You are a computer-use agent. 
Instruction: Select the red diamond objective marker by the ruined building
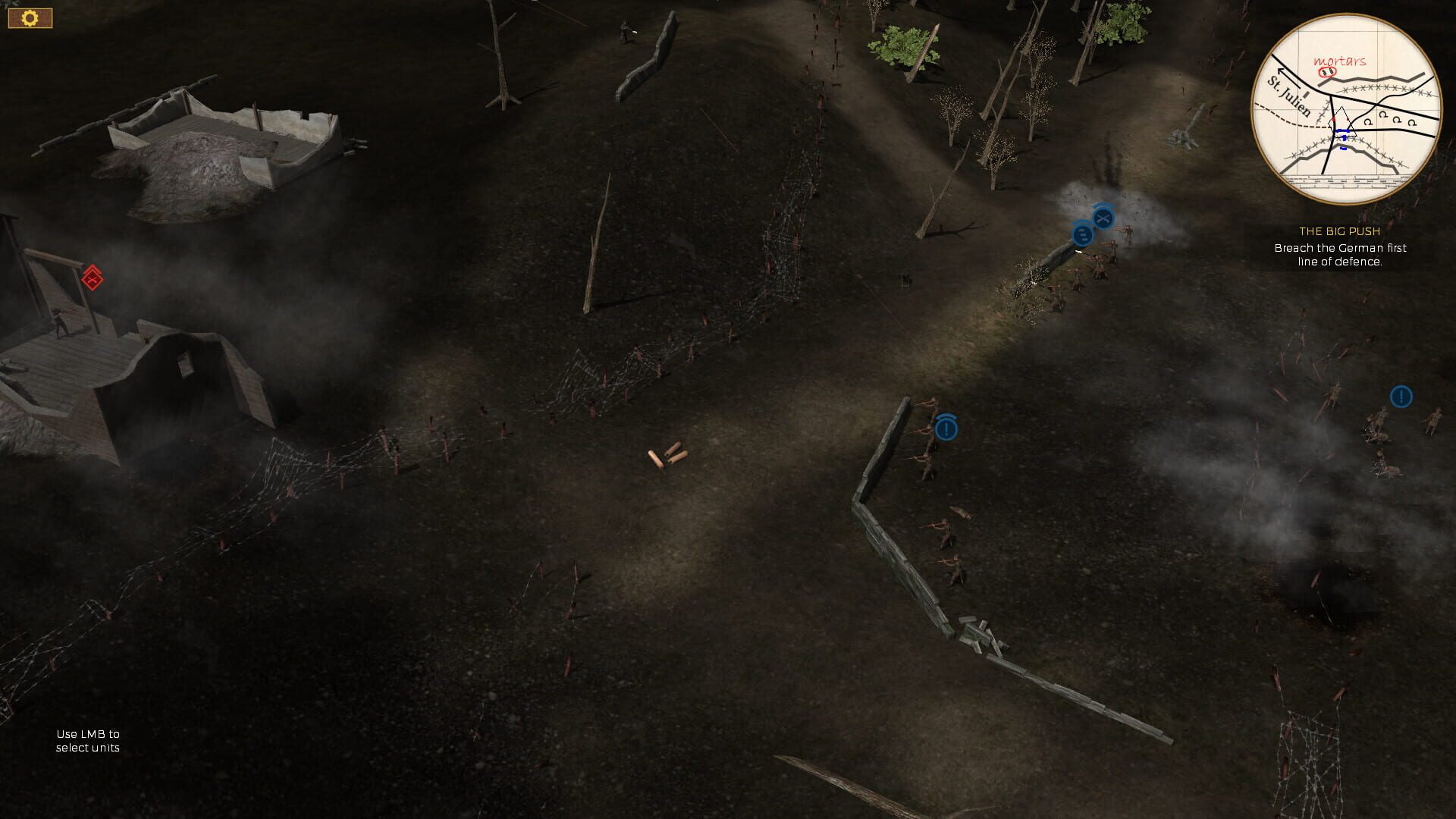(x=92, y=278)
